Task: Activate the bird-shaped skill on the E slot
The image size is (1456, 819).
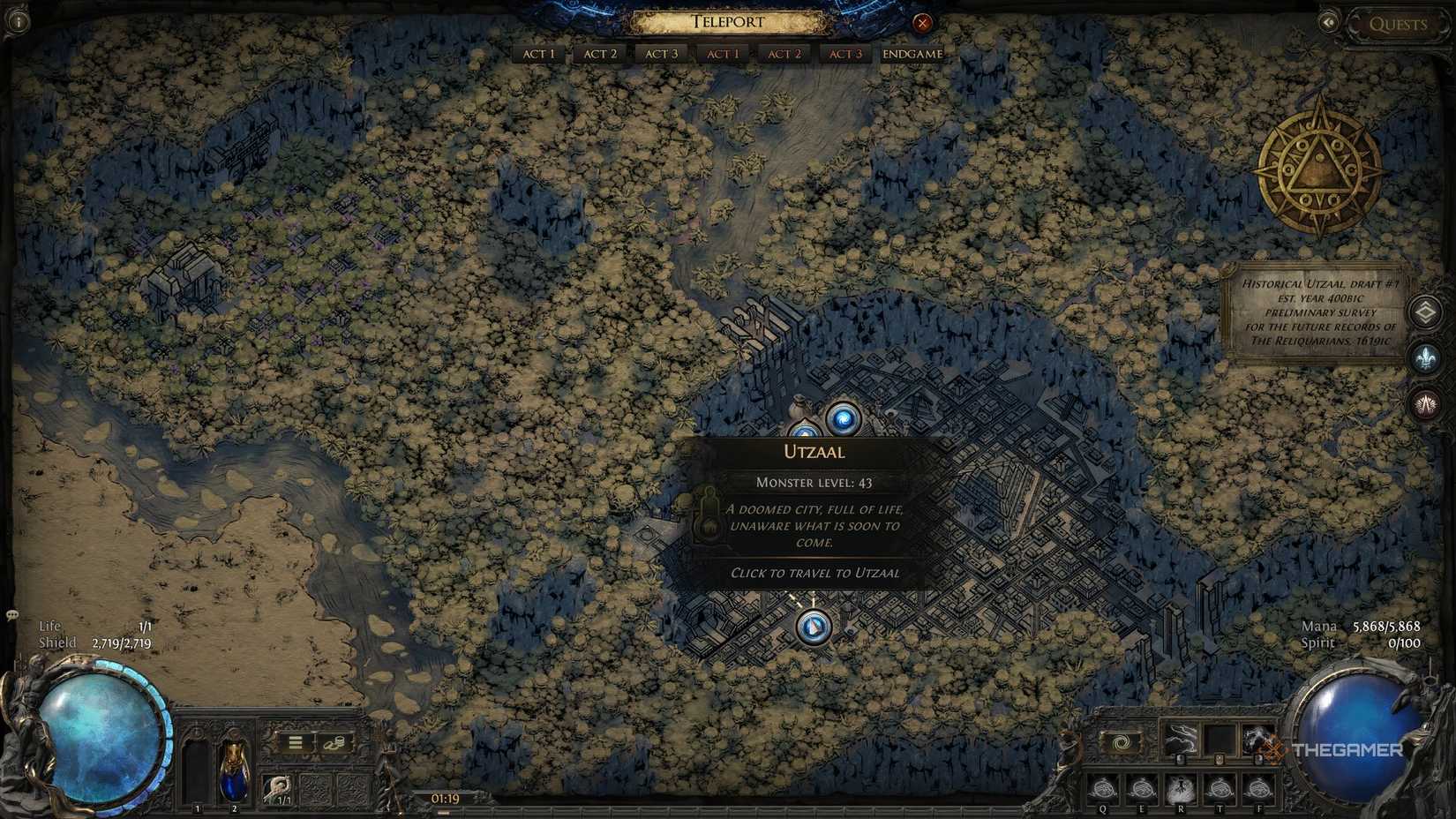Action: pyautogui.click(x=1143, y=785)
